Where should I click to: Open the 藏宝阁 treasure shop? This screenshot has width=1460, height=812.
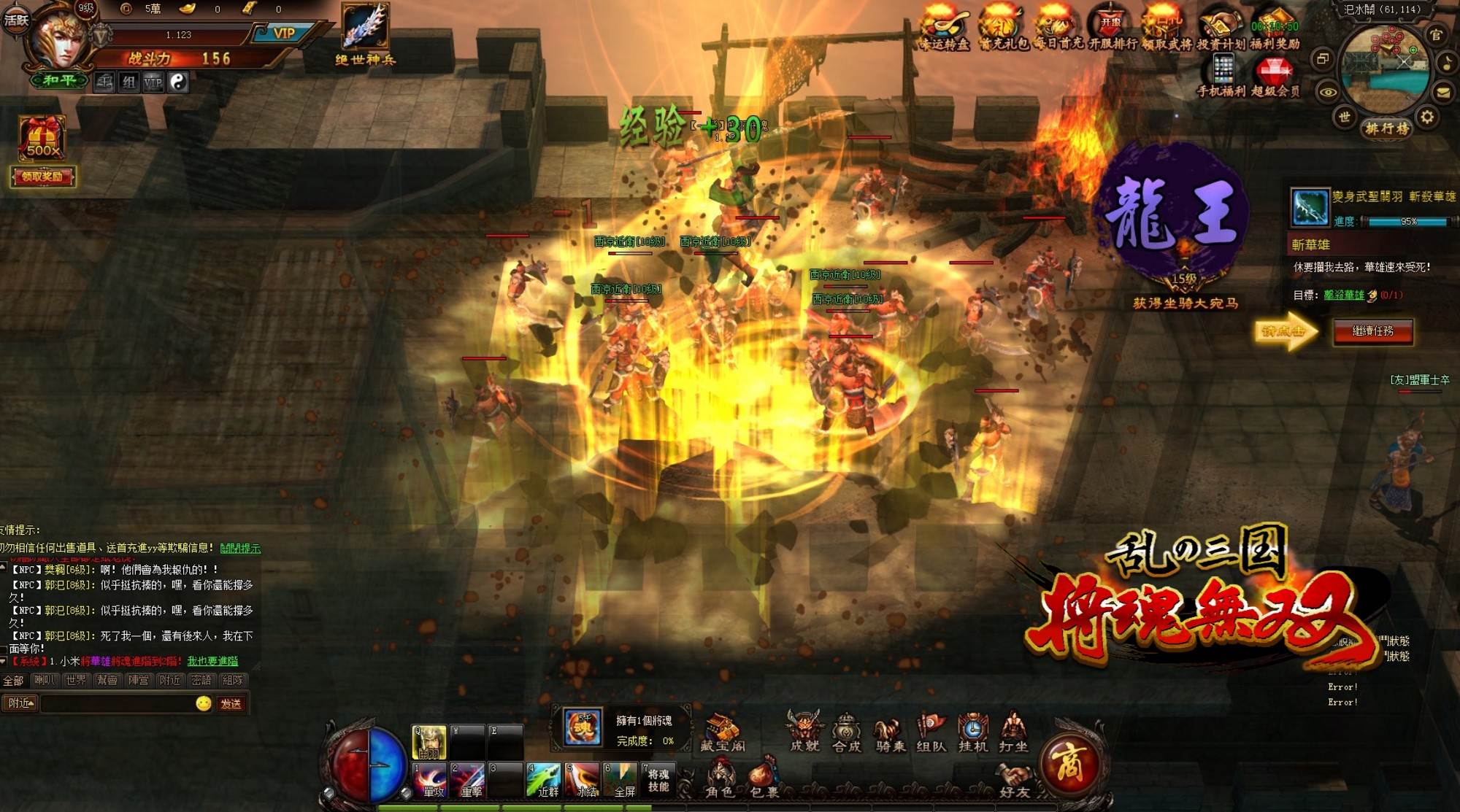coord(722,732)
